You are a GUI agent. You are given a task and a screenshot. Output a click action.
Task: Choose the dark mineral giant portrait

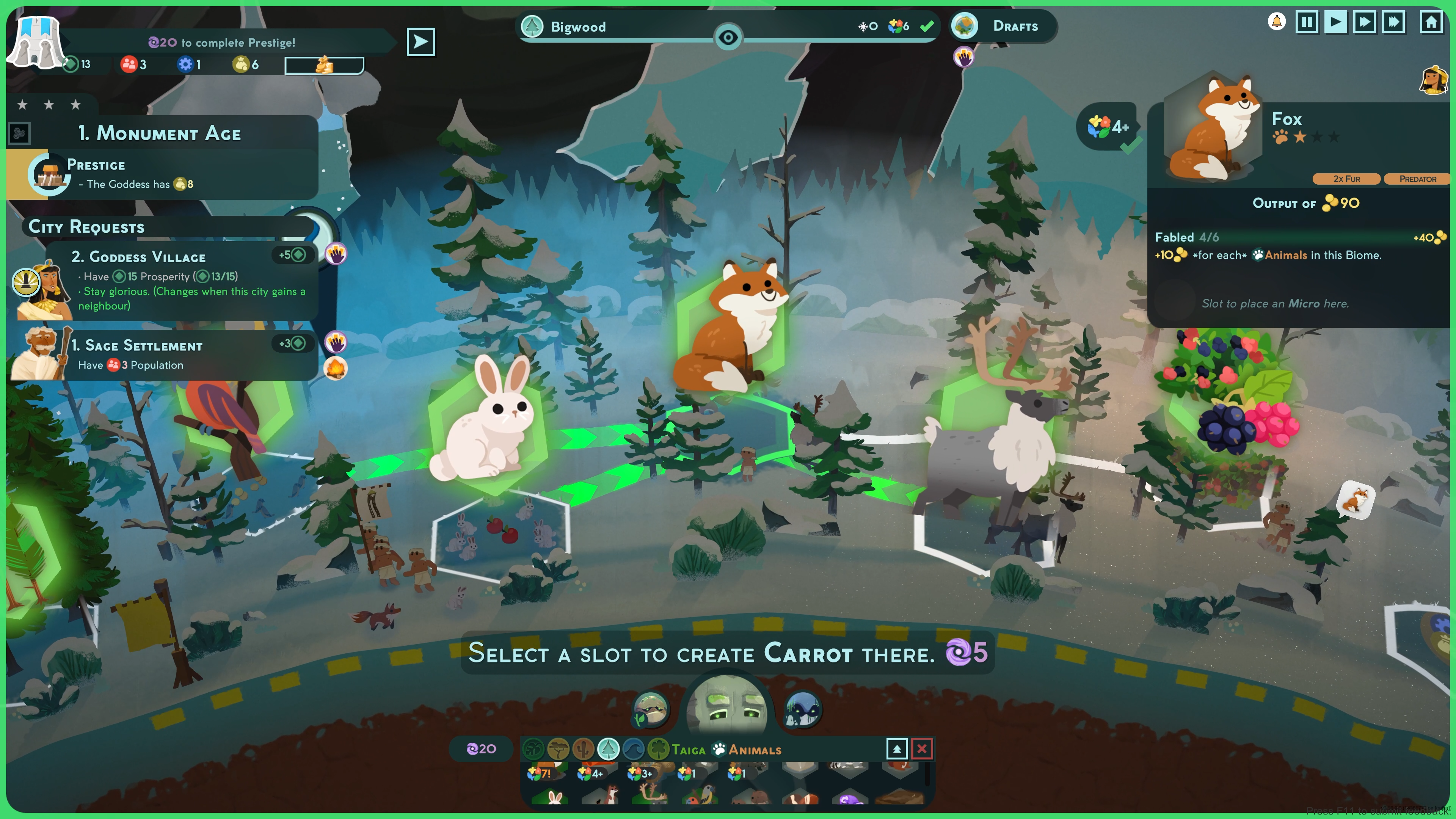tap(802, 709)
